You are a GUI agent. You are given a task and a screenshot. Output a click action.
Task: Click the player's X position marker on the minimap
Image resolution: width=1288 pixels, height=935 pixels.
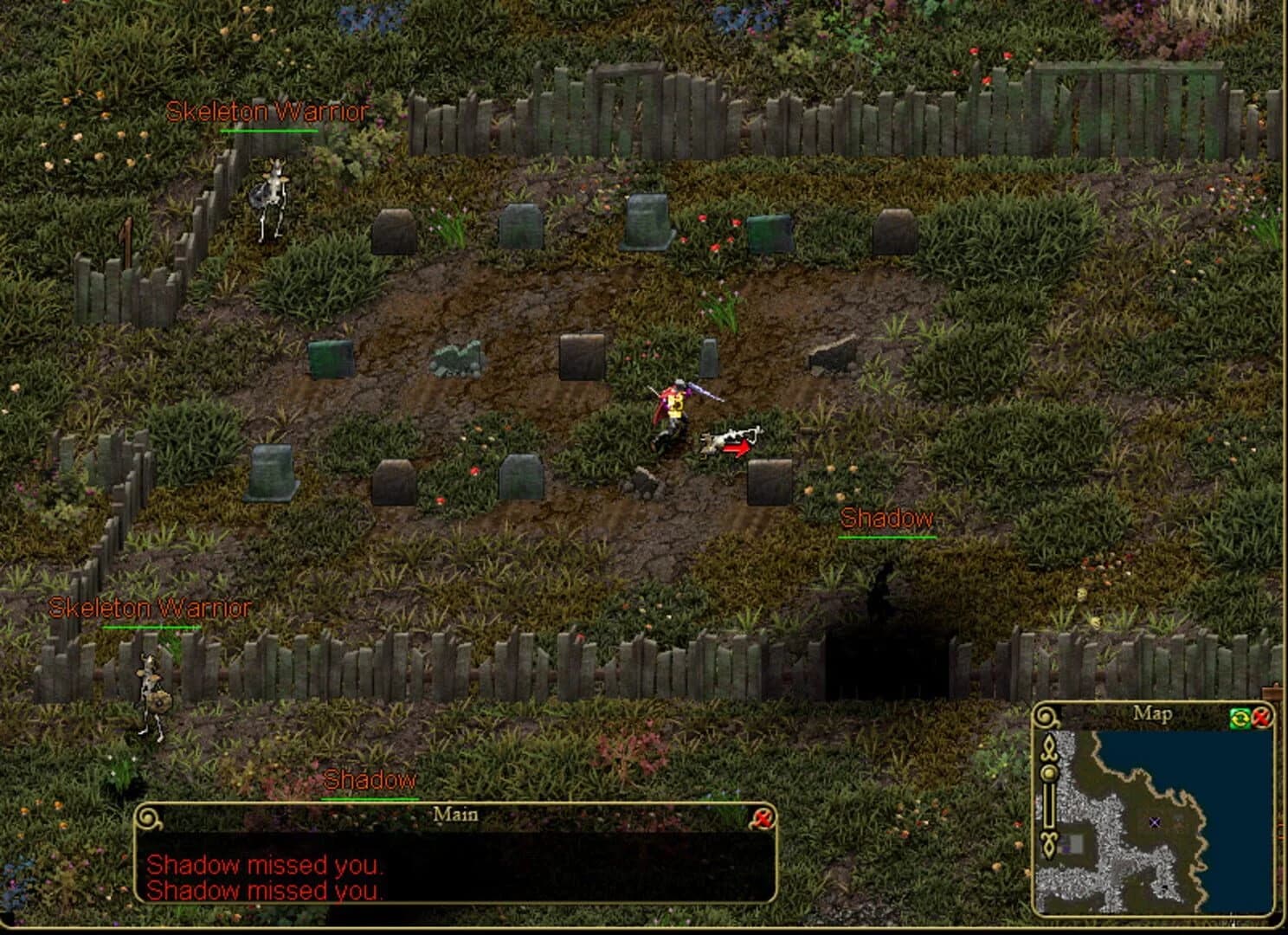(x=1154, y=822)
